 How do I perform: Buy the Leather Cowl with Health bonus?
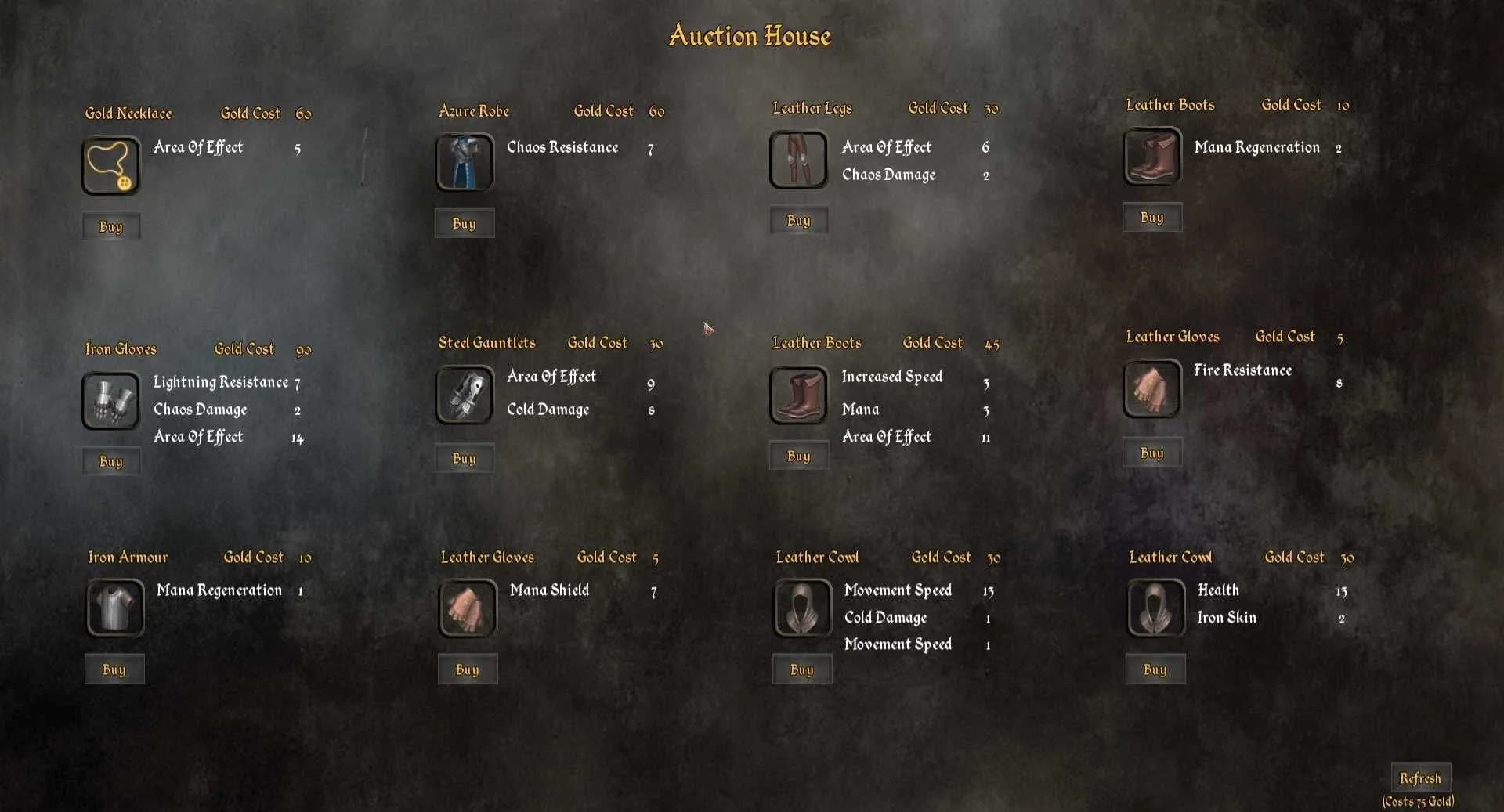click(x=1155, y=669)
